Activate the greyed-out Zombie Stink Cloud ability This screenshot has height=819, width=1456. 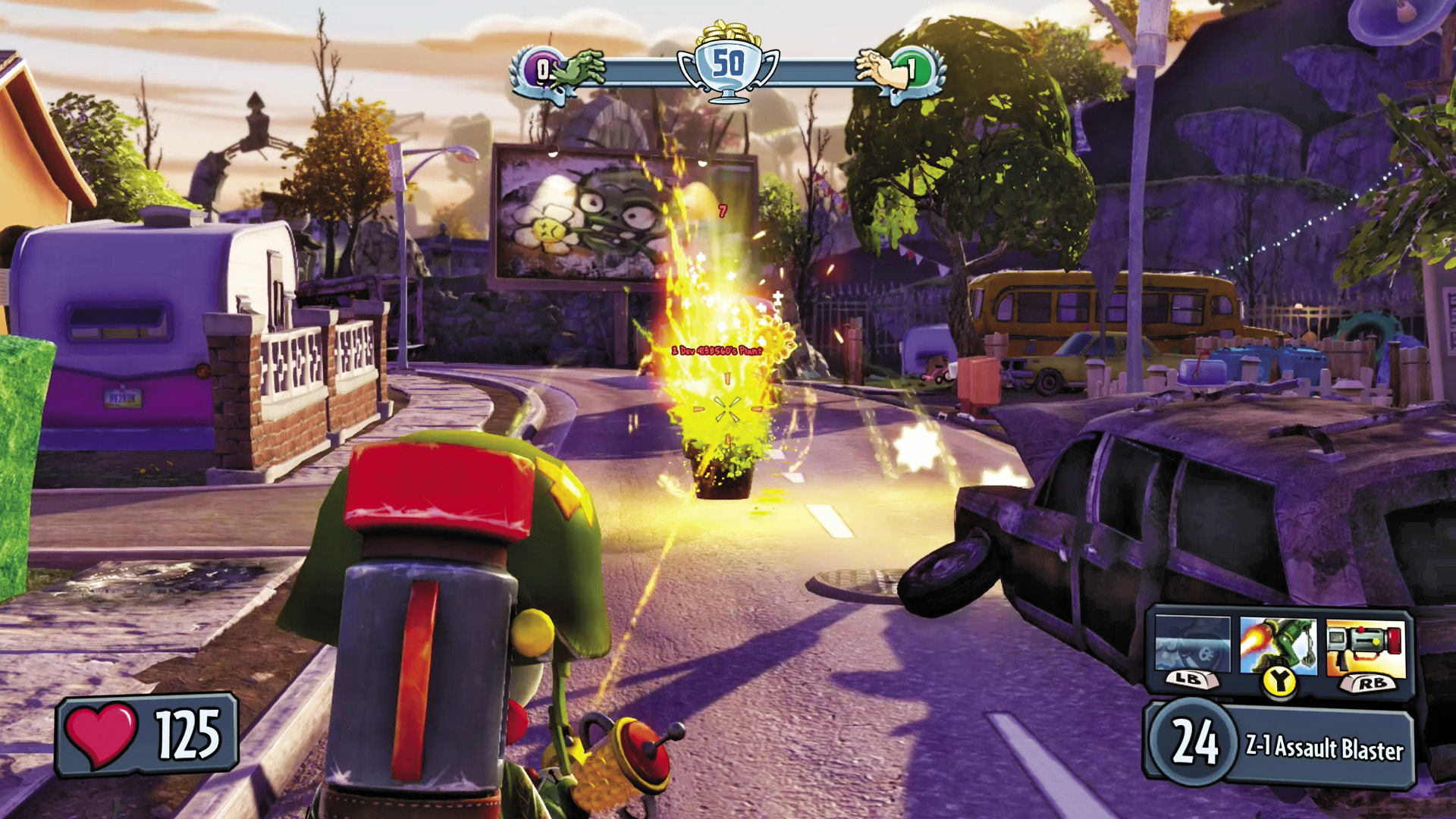pyautogui.click(x=1192, y=645)
